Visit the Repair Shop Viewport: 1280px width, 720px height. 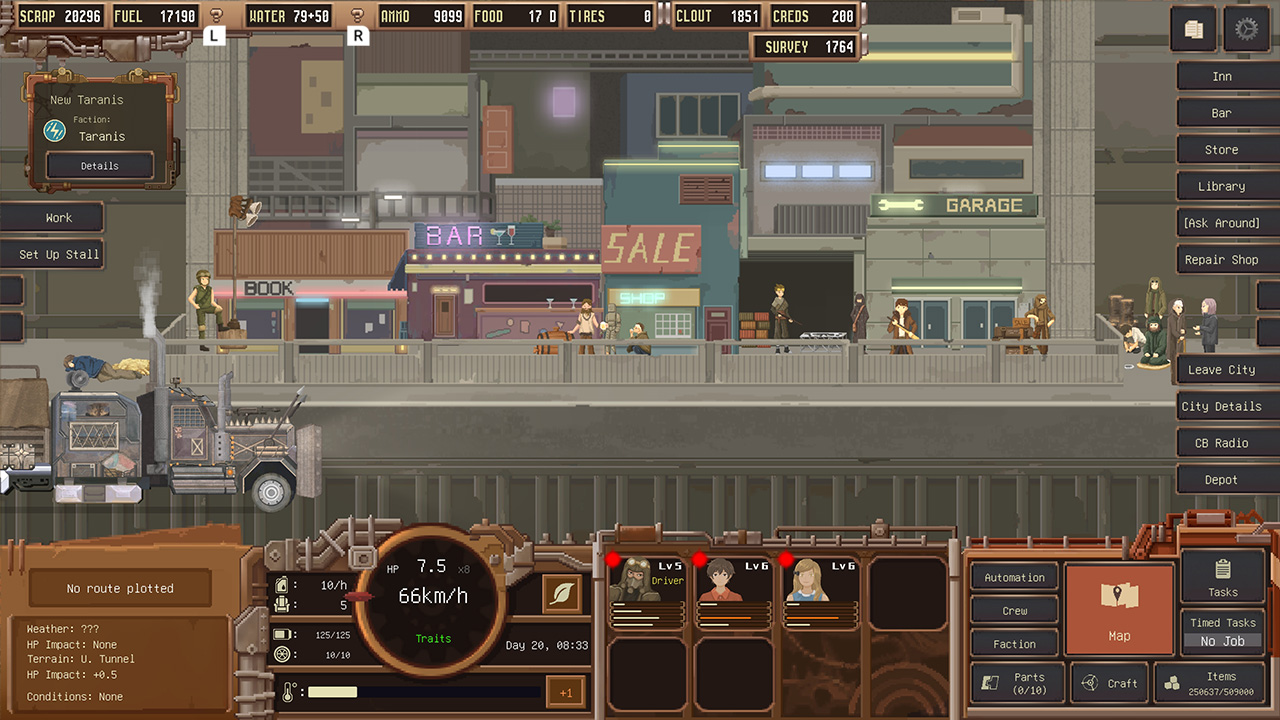1224,259
